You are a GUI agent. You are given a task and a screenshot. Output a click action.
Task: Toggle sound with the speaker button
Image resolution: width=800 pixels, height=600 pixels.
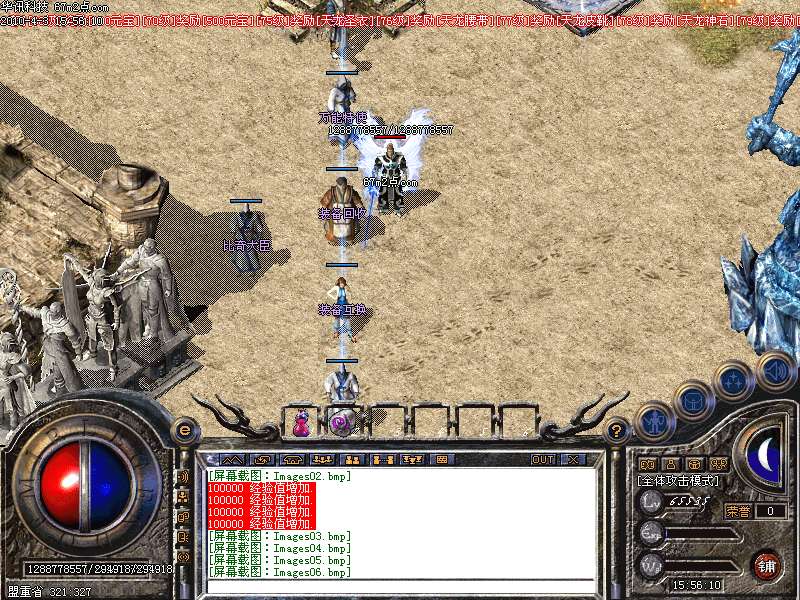click(x=775, y=369)
